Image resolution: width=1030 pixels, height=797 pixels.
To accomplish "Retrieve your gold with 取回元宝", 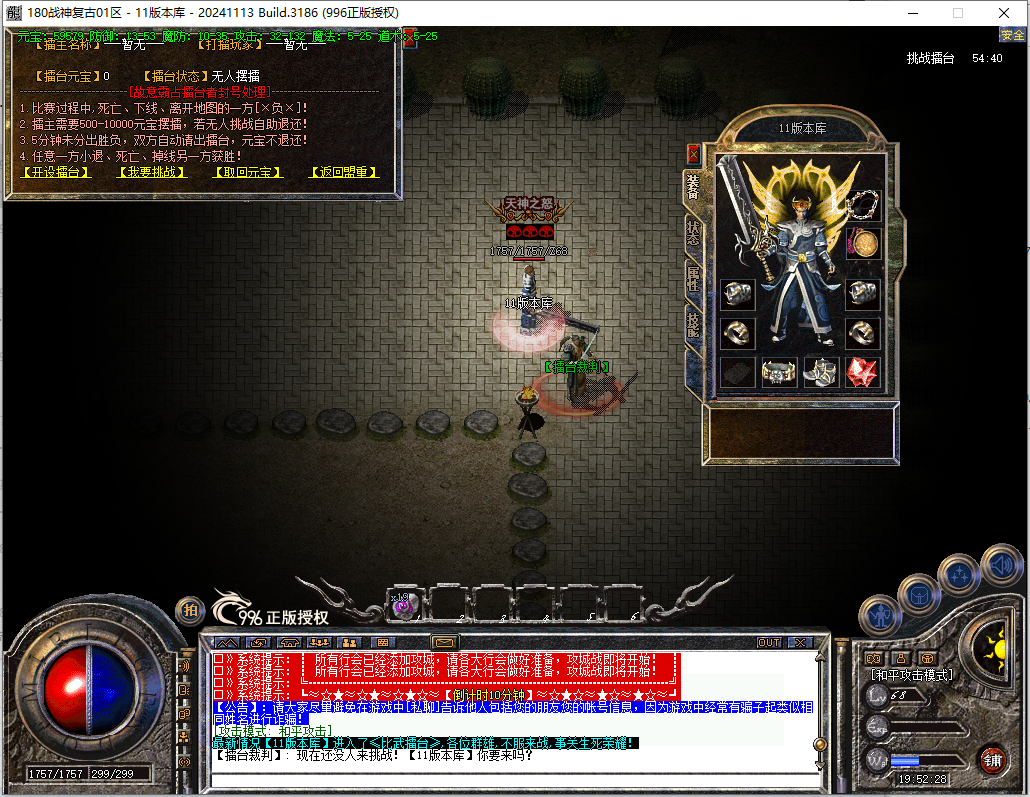I will click(248, 172).
